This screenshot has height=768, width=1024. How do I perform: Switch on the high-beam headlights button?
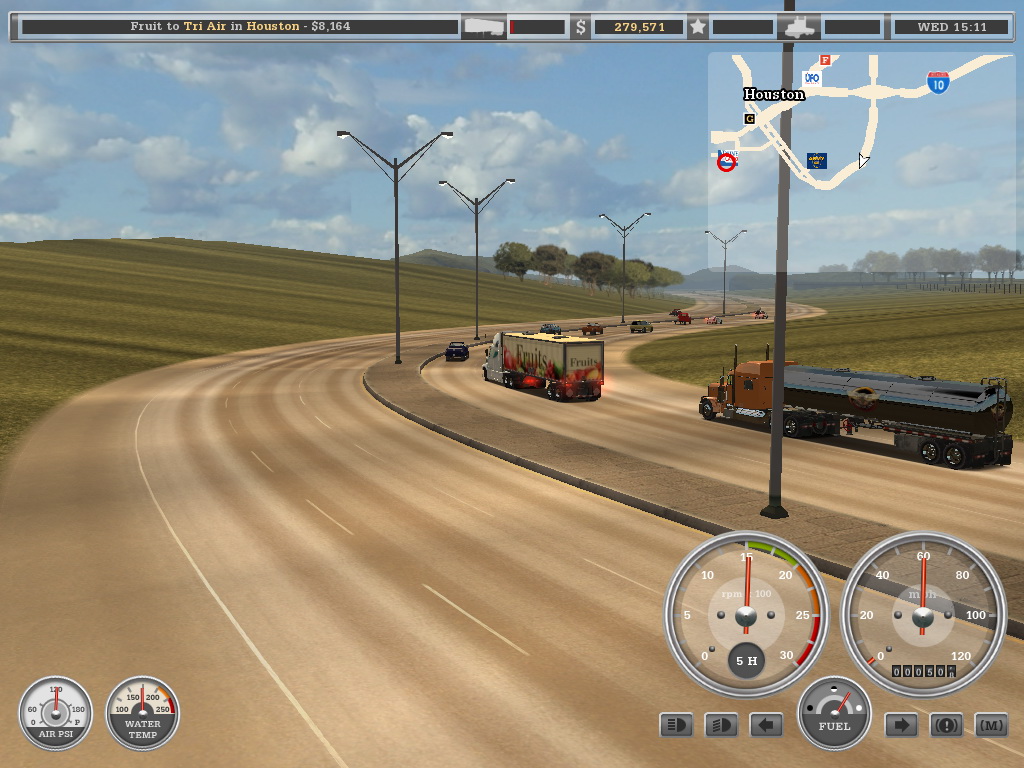[721, 725]
